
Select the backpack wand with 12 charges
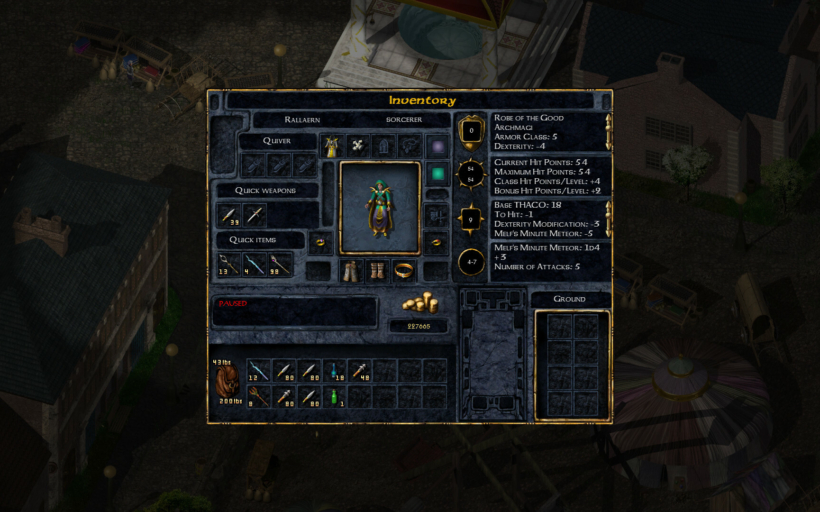[x=258, y=371]
